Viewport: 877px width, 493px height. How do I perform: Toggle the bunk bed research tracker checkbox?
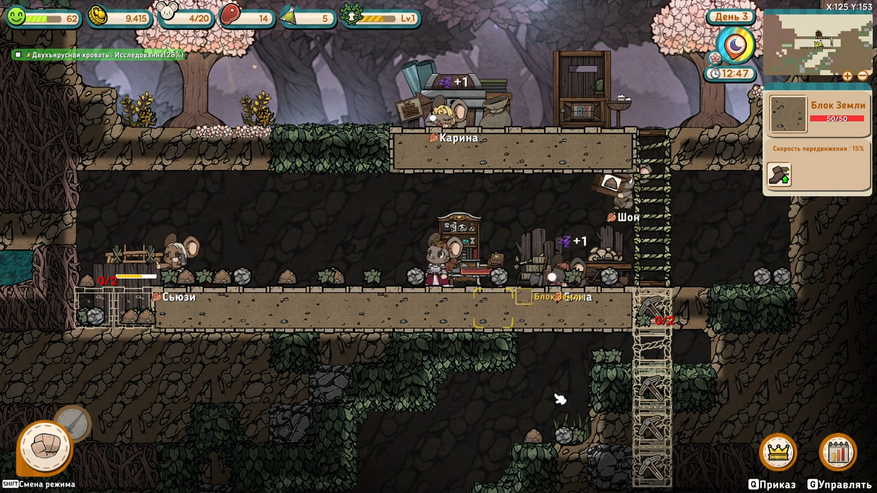[x=18, y=54]
